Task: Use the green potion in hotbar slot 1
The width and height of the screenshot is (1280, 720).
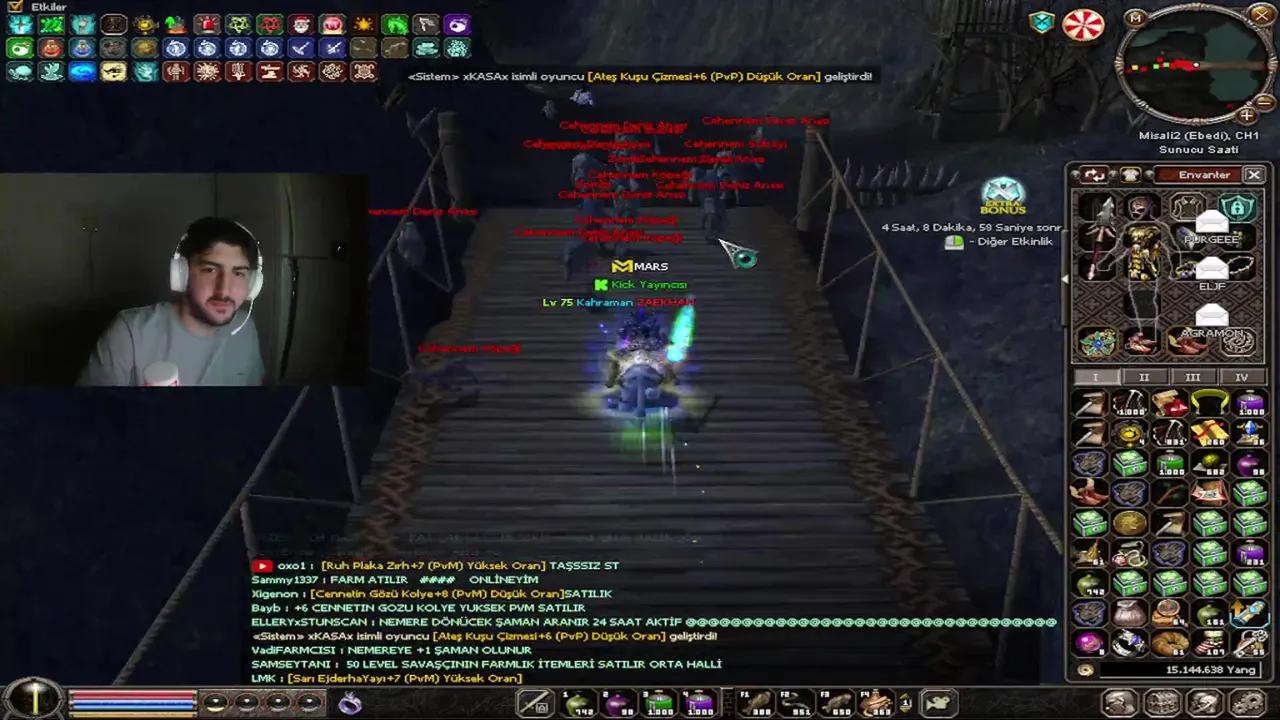Action: pyautogui.click(x=578, y=705)
